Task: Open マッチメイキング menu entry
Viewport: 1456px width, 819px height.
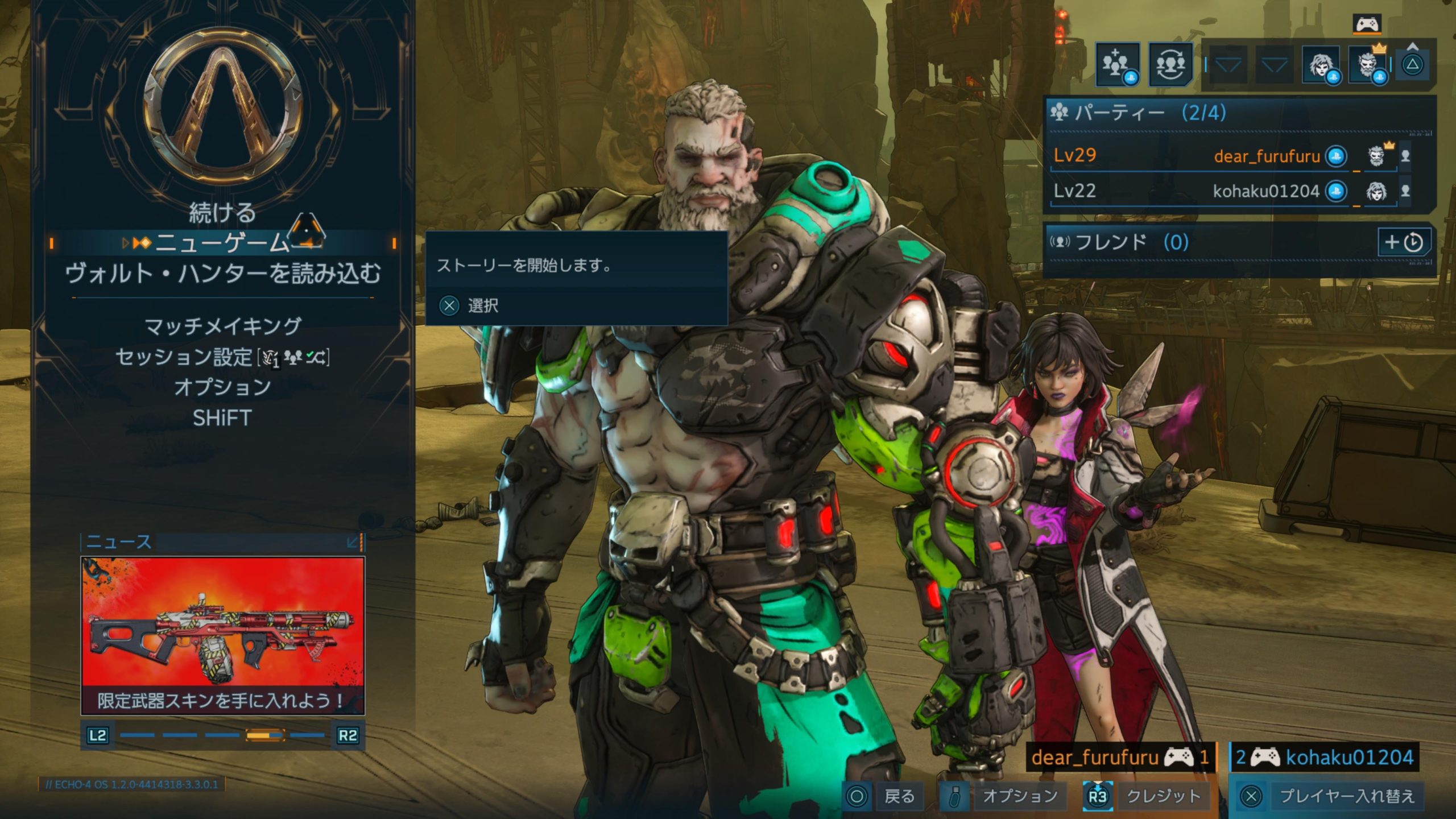Action: click(x=222, y=326)
